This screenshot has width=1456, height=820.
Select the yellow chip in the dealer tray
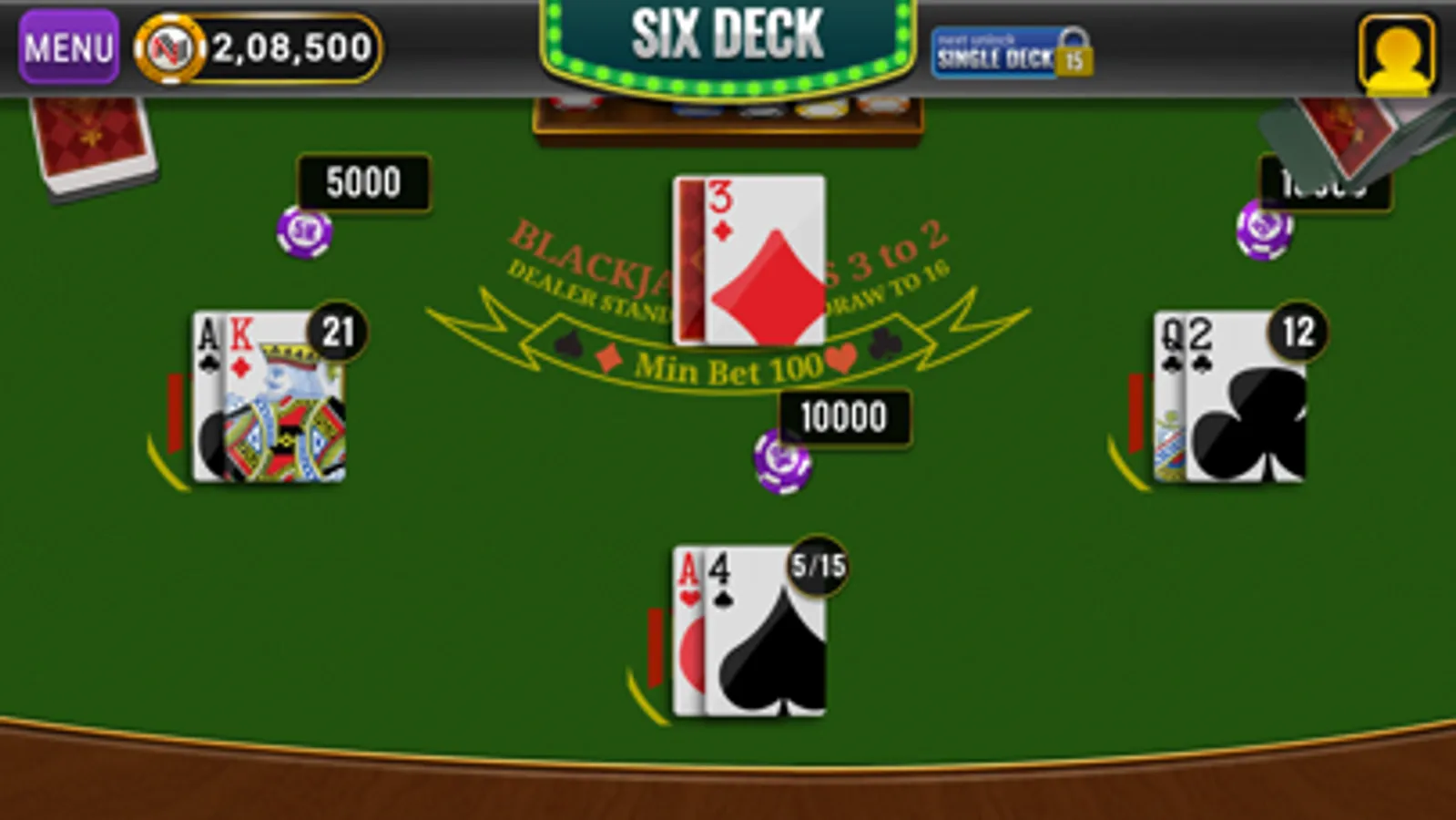tap(818, 109)
